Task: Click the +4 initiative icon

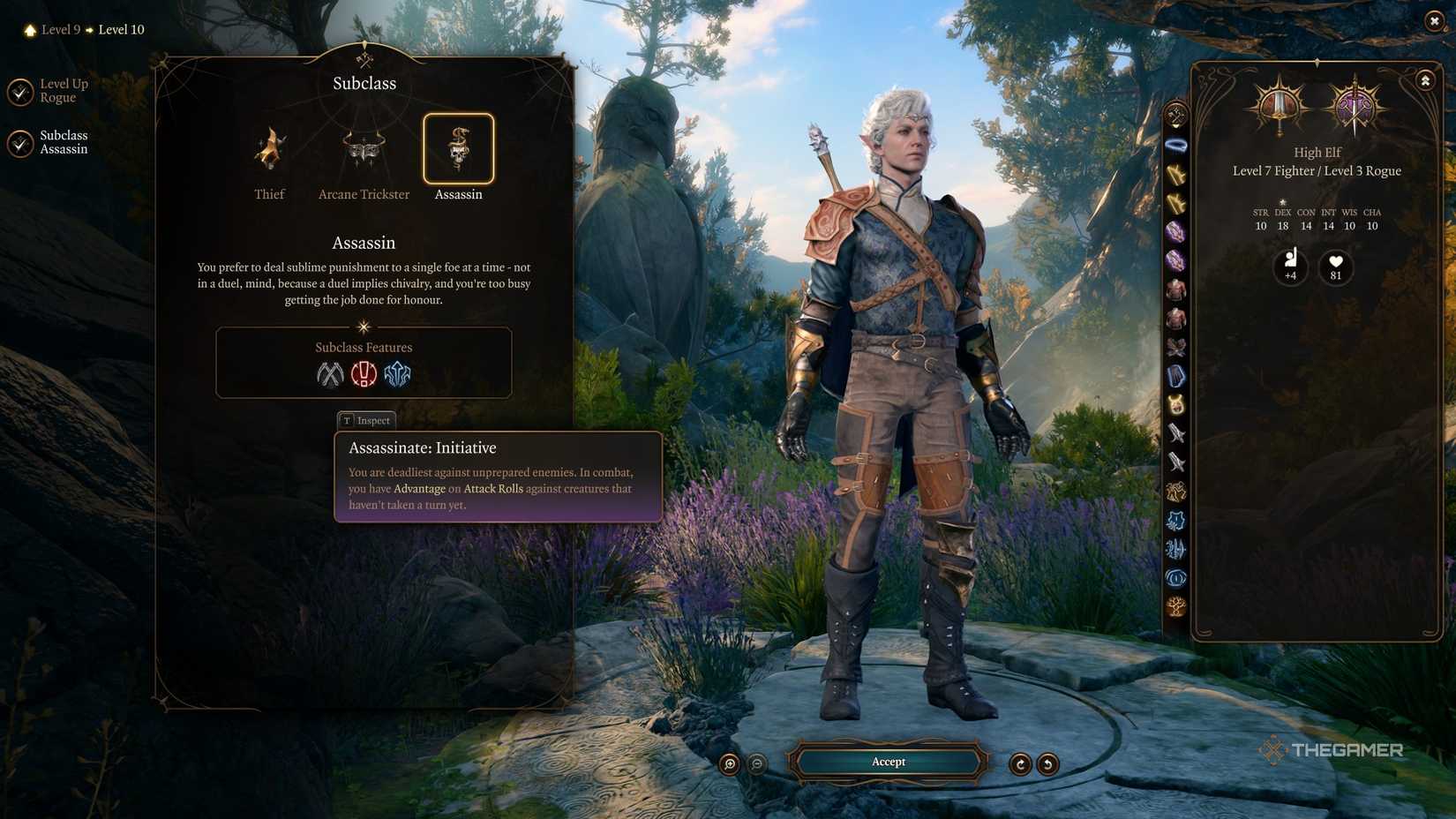Action: (x=1290, y=266)
